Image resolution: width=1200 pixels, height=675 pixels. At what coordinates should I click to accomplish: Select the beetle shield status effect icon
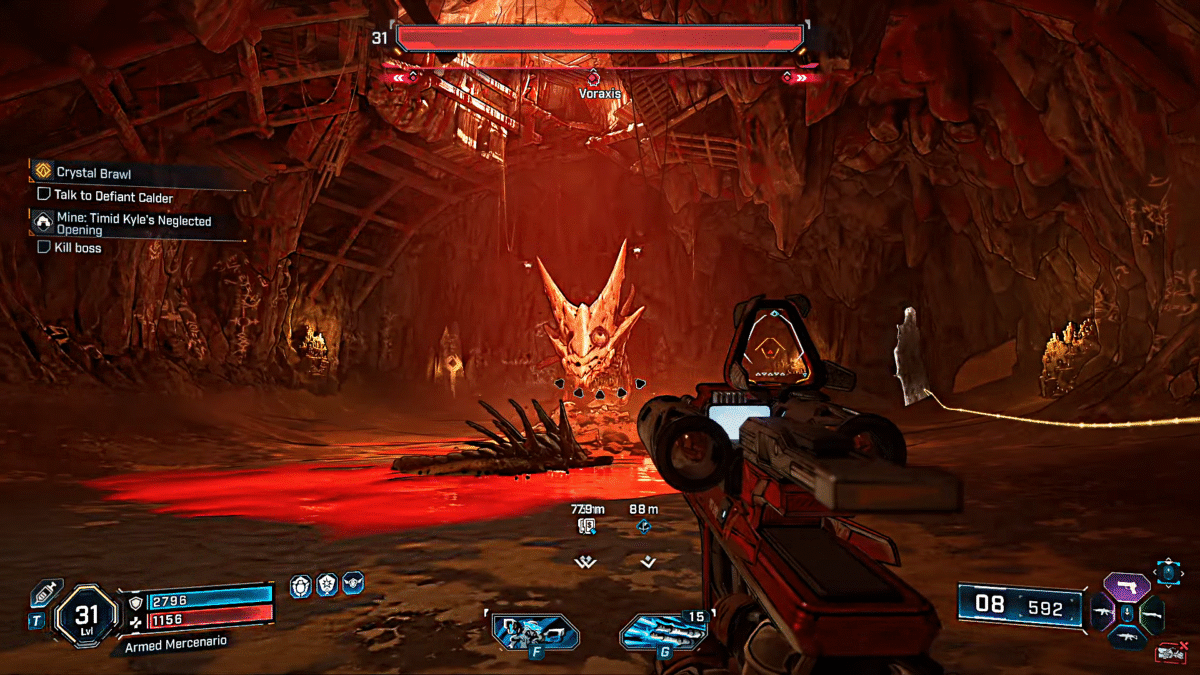(x=299, y=585)
